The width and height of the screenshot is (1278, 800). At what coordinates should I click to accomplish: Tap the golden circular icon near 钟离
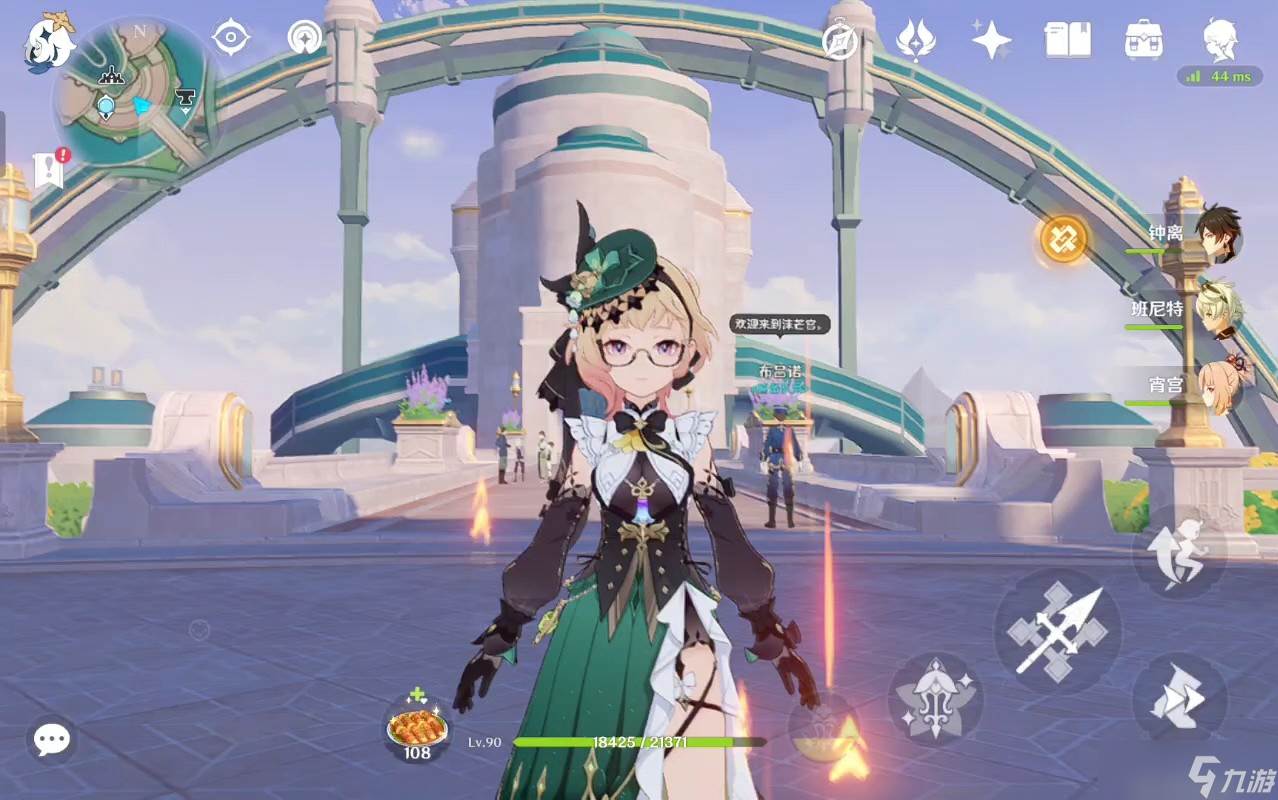tap(1063, 239)
